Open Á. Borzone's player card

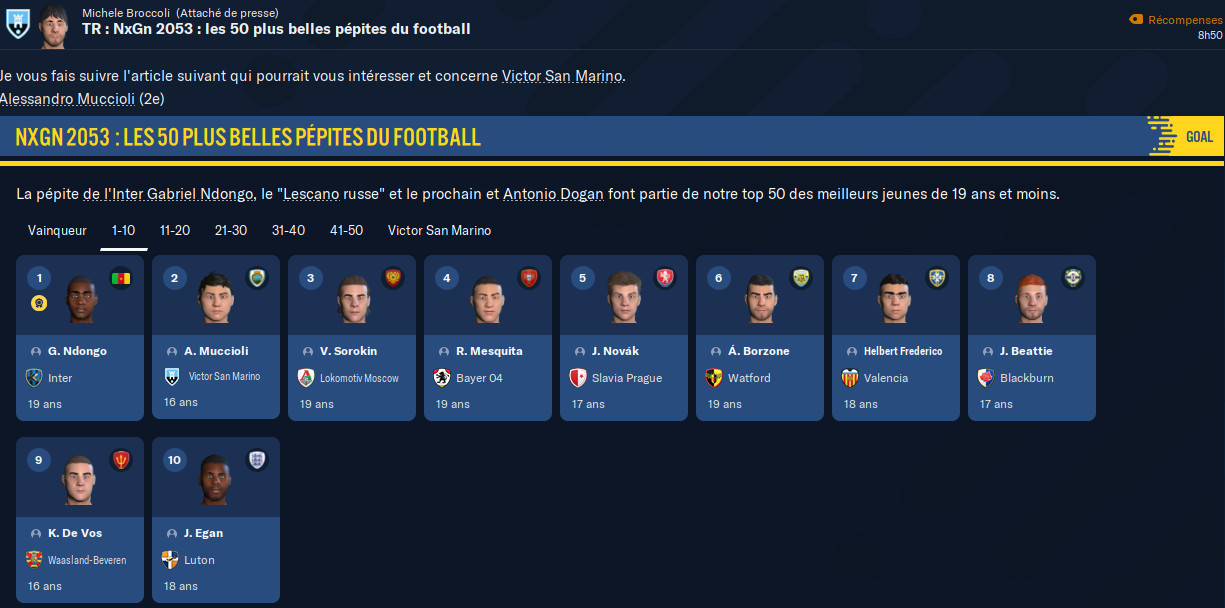pyautogui.click(x=760, y=337)
